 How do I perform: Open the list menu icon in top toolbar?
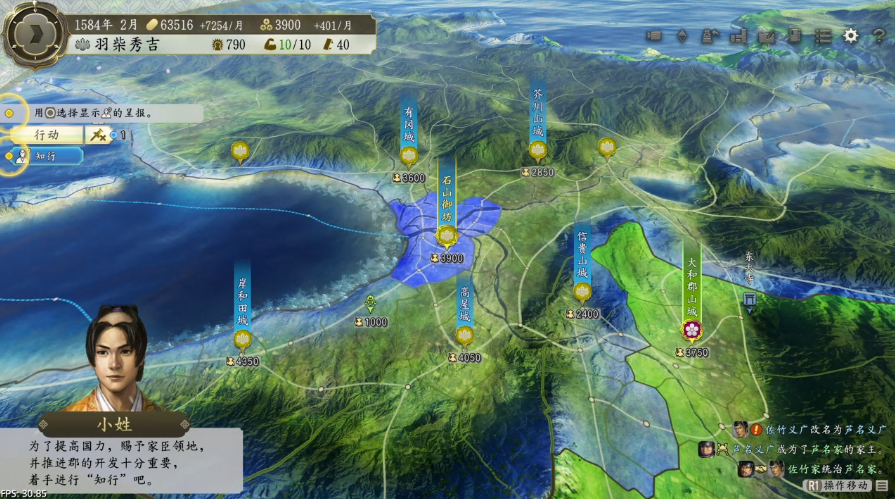[823, 35]
